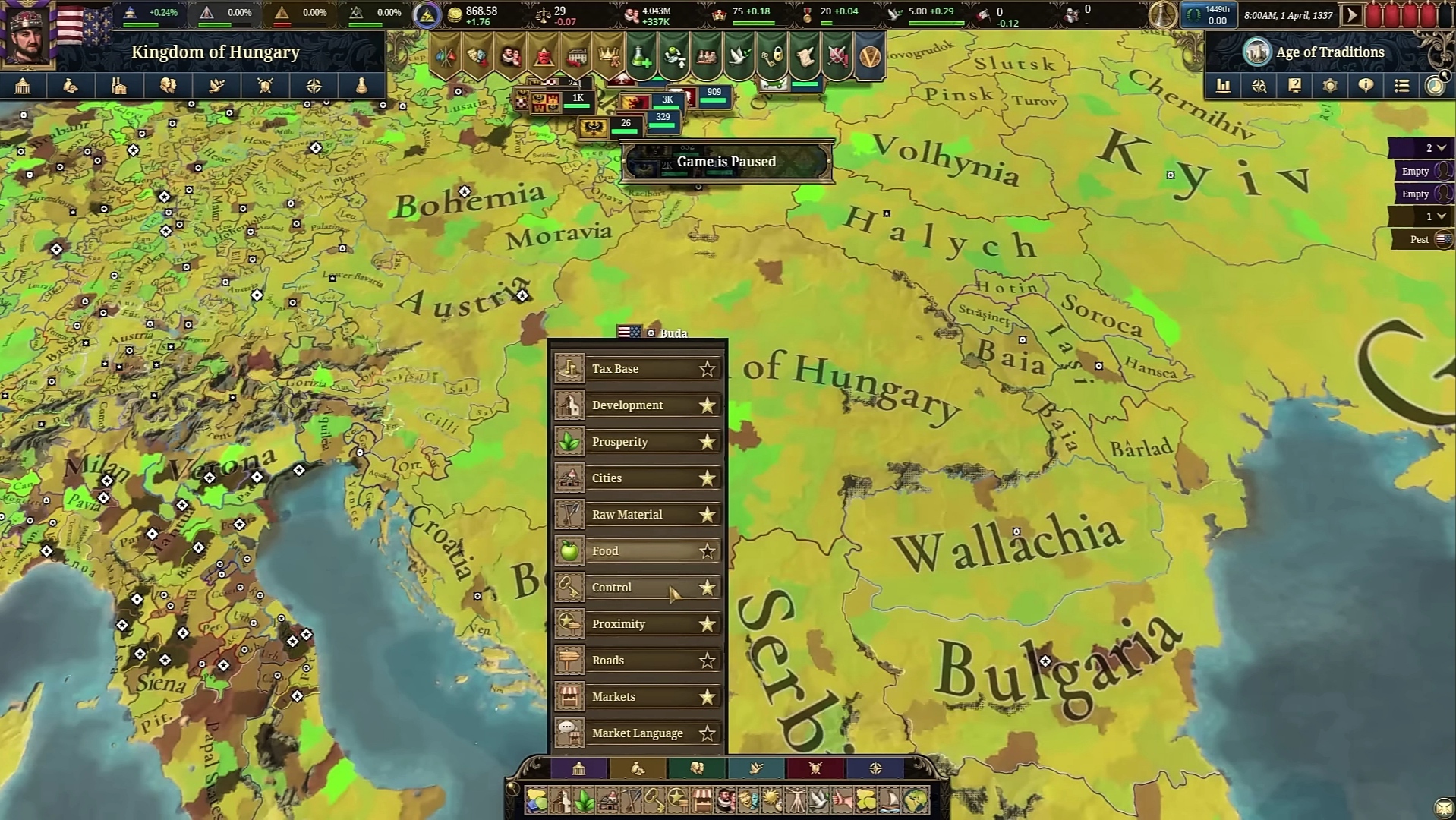Open the statistics bar-chart panel
The width and height of the screenshot is (1456, 820).
(x=1224, y=86)
